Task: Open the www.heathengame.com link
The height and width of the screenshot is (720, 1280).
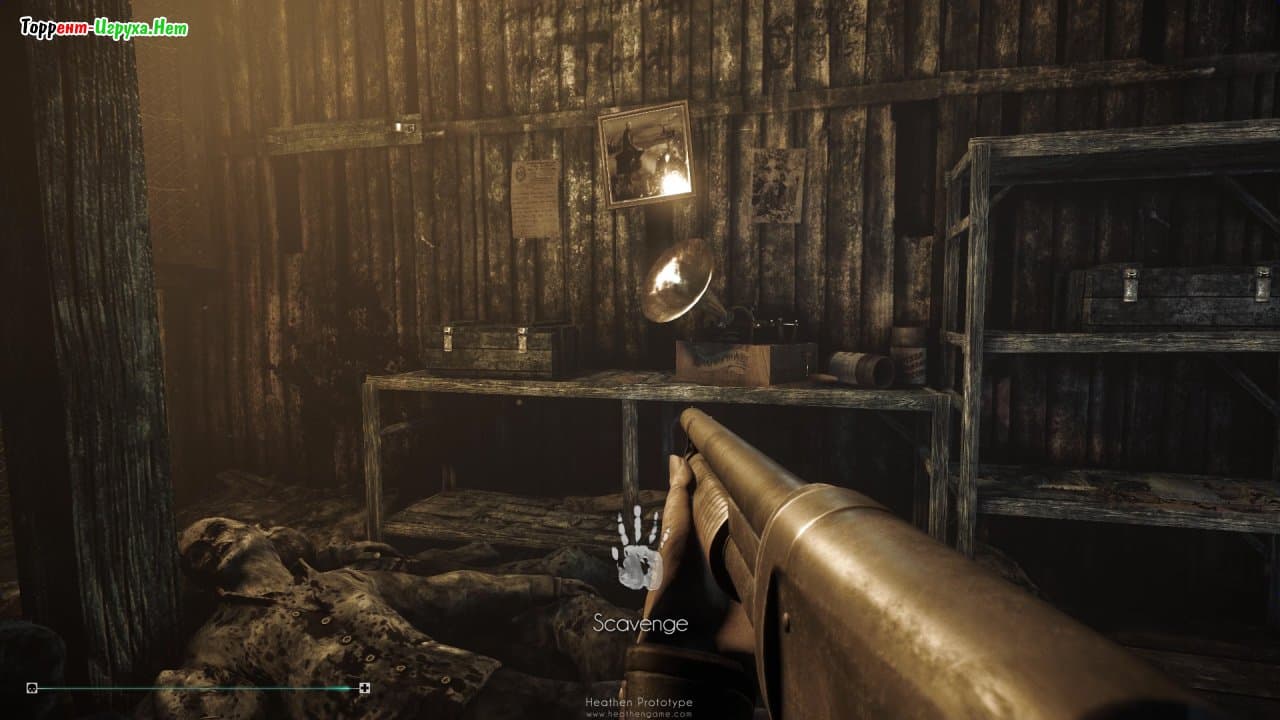Action: click(640, 713)
